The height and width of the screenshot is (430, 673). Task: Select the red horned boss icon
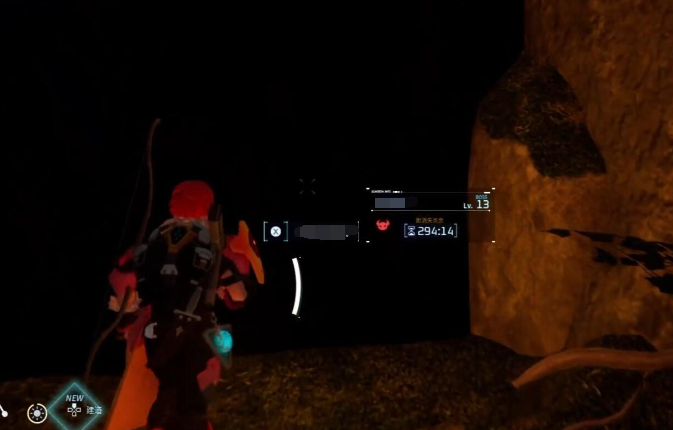pos(383,227)
